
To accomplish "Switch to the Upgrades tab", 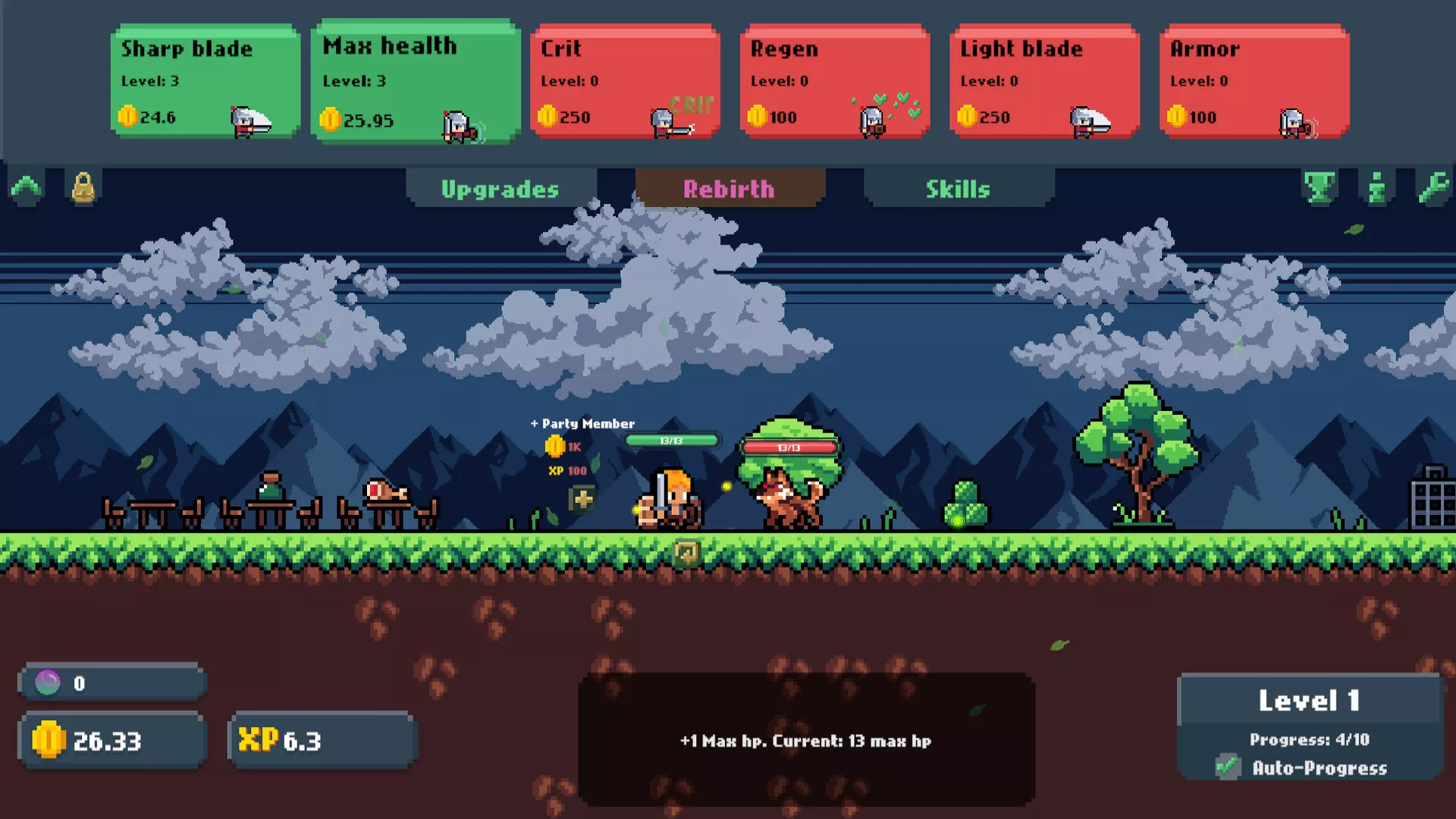I will click(x=500, y=189).
